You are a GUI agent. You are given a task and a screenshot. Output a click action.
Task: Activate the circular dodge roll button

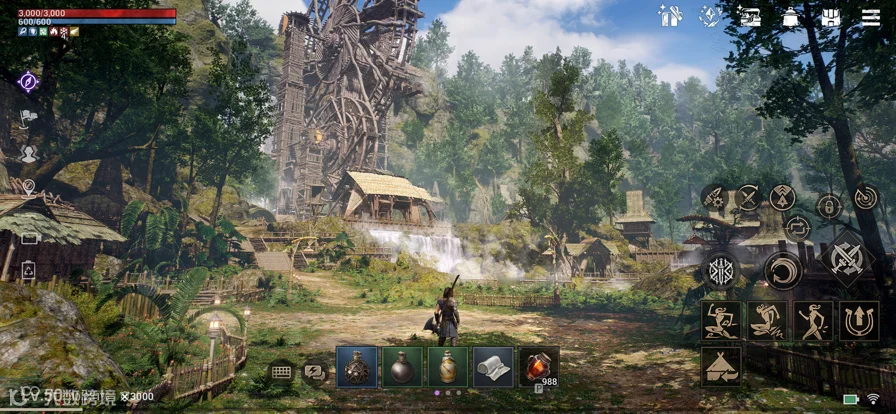(783, 270)
